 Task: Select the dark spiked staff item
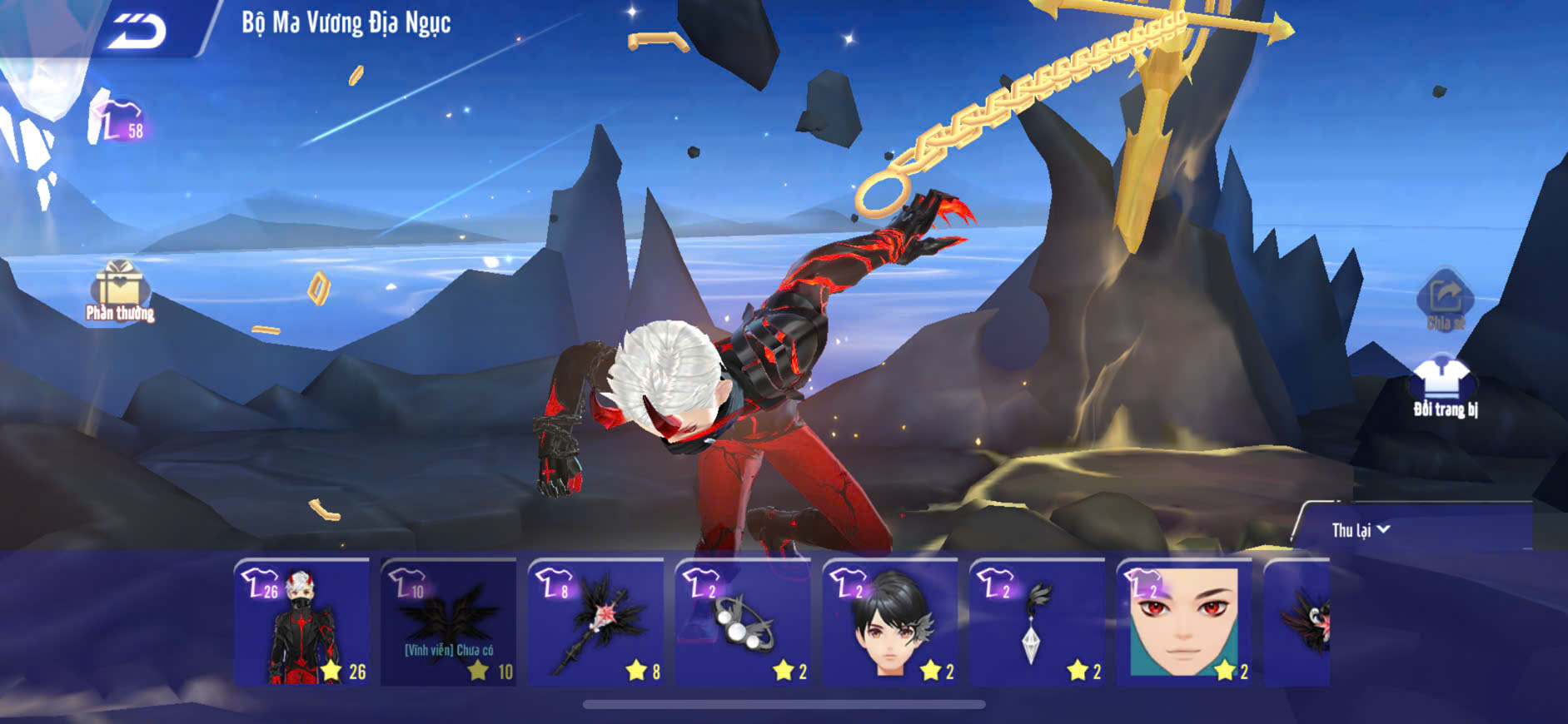[596, 622]
